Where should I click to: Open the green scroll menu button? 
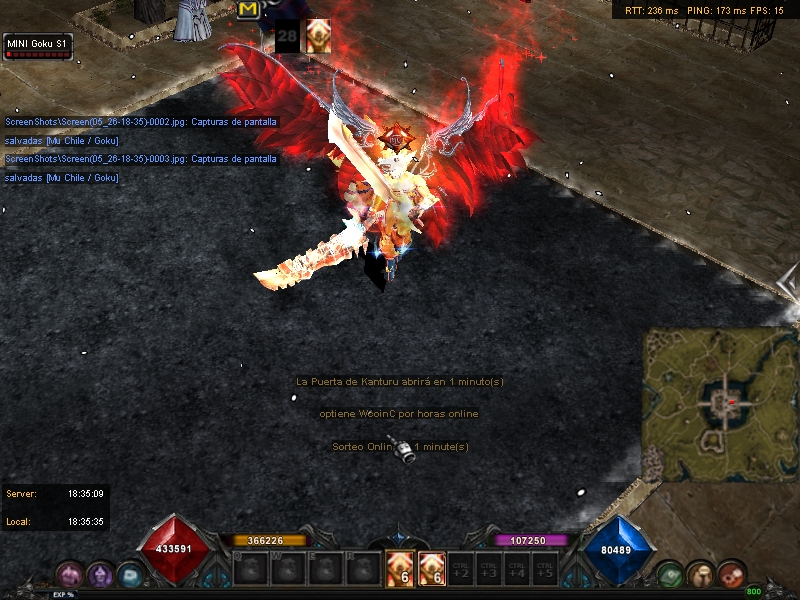[671, 574]
